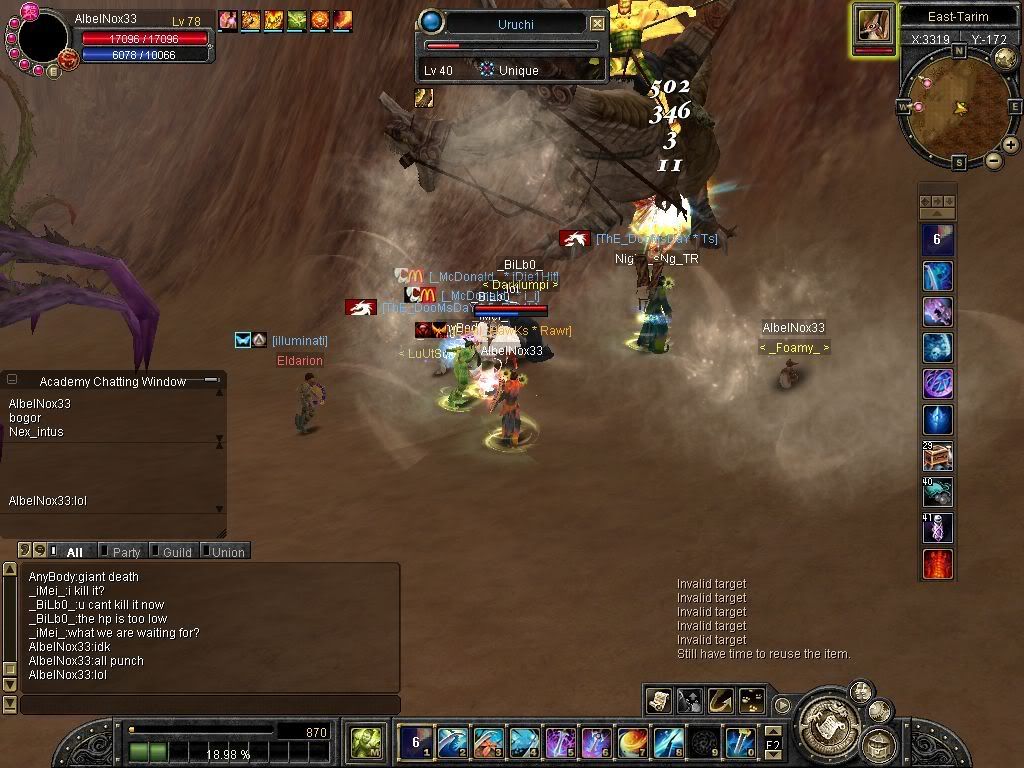Switch chat to the Party tab
The width and height of the screenshot is (1024, 768).
pyautogui.click(x=125, y=551)
